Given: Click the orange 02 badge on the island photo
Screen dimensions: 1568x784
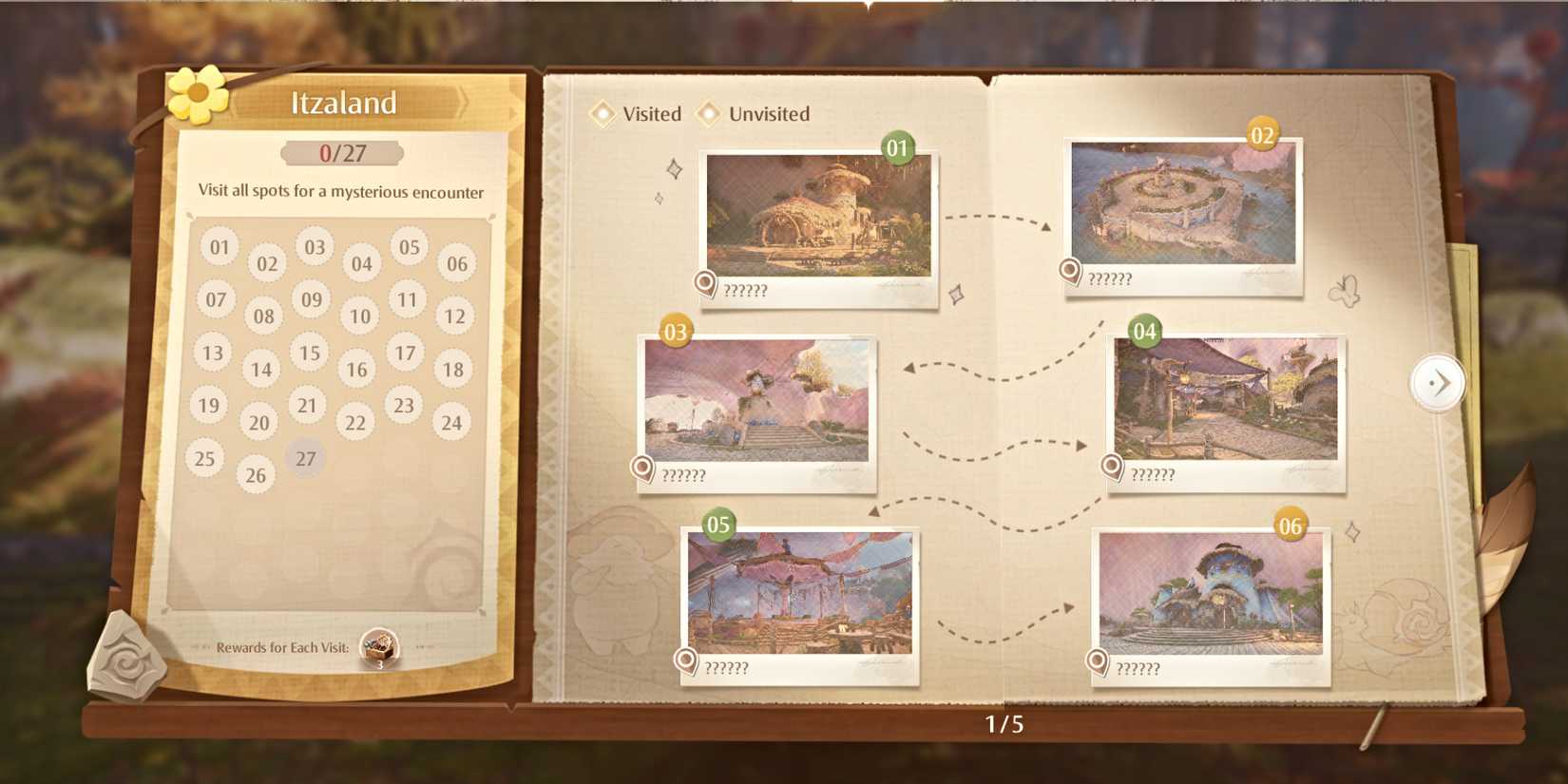Looking at the screenshot, I should (1261, 135).
